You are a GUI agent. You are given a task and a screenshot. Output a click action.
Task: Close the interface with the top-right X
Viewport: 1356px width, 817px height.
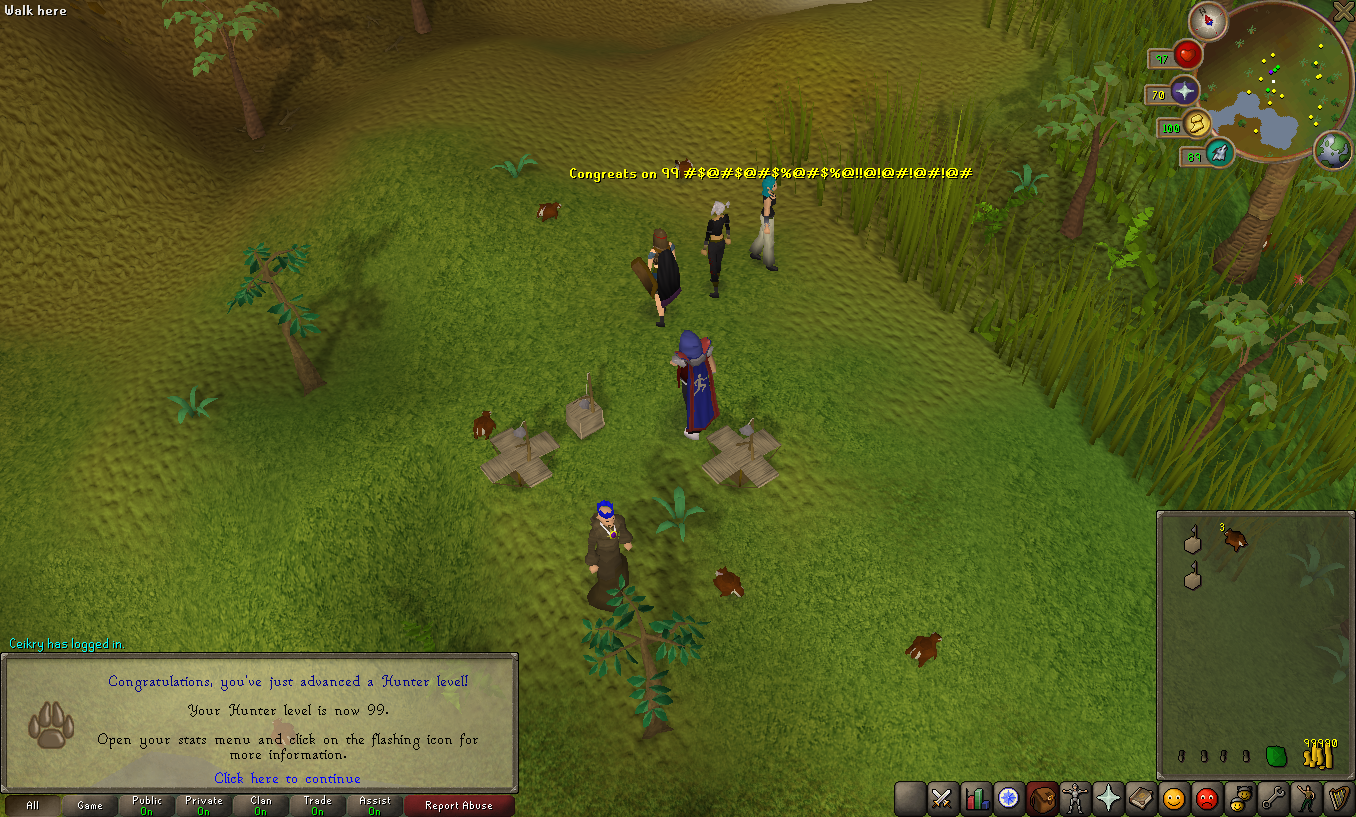[x=1344, y=11]
